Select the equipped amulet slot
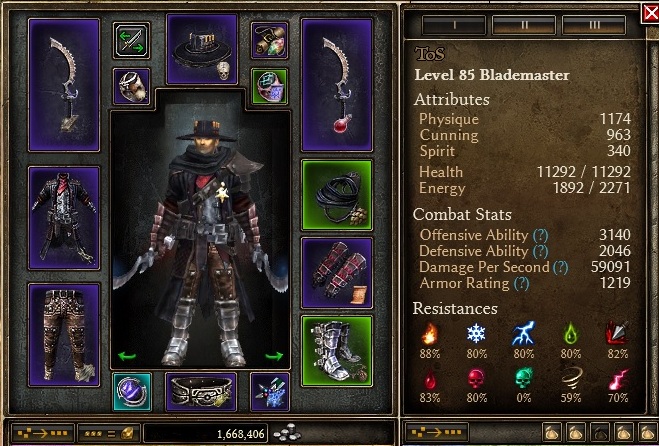The height and width of the screenshot is (446, 659). (x=269, y=40)
